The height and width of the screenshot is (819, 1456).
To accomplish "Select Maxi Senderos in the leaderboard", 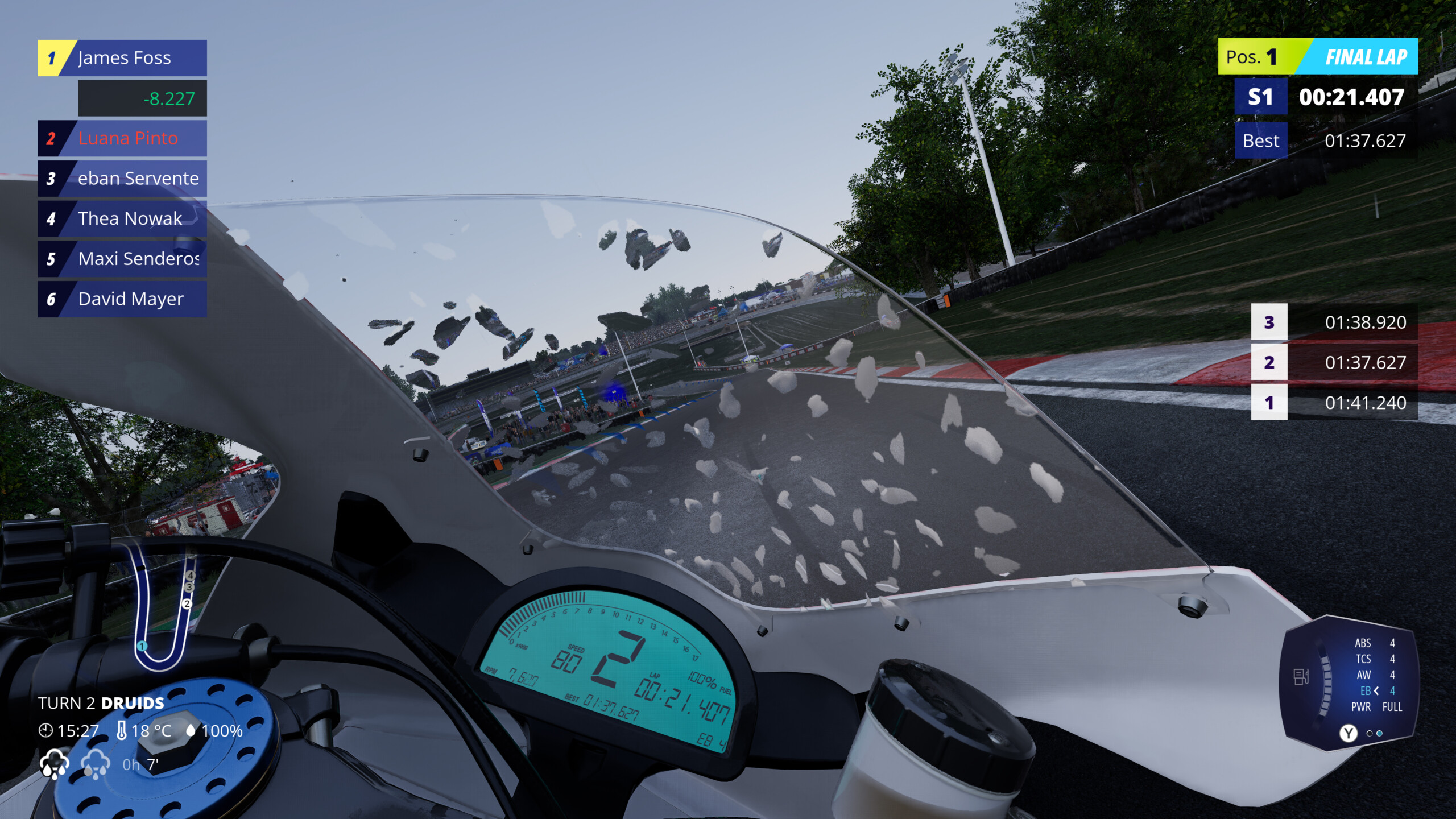I will [x=122, y=259].
